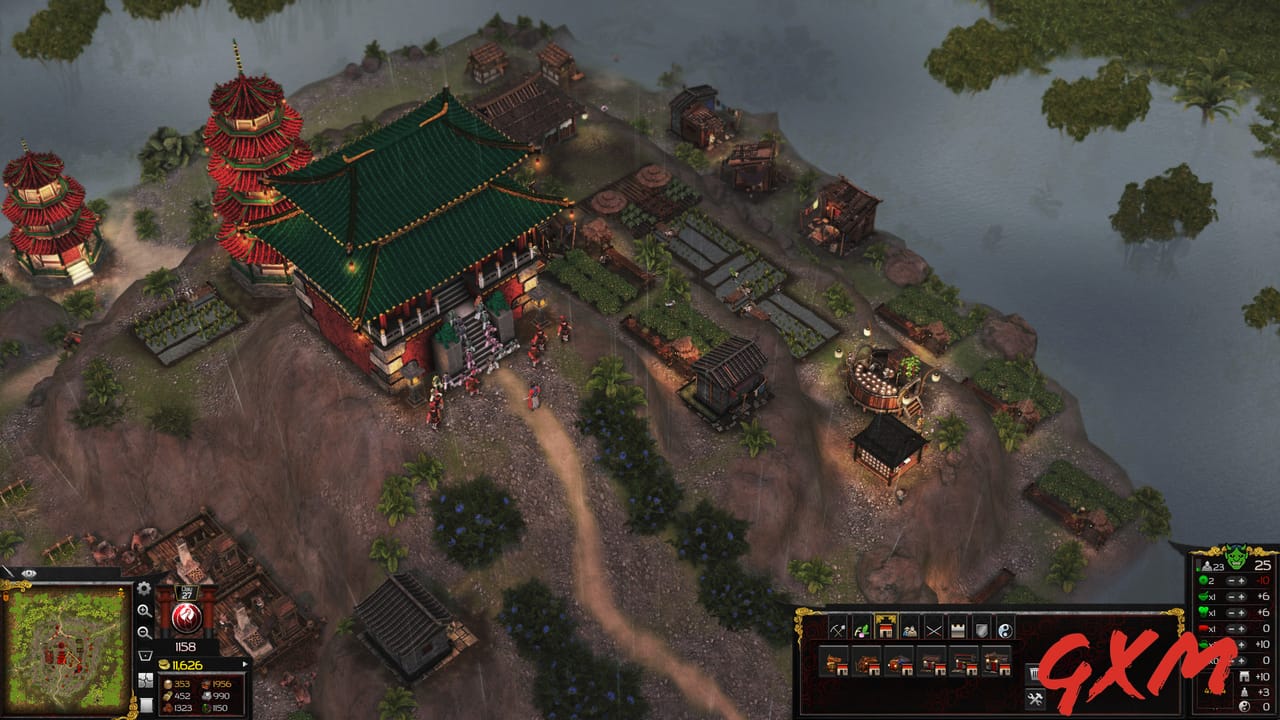Toggle the eye overview icon above the minimap
The image size is (1280, 720).
point(29,572)
